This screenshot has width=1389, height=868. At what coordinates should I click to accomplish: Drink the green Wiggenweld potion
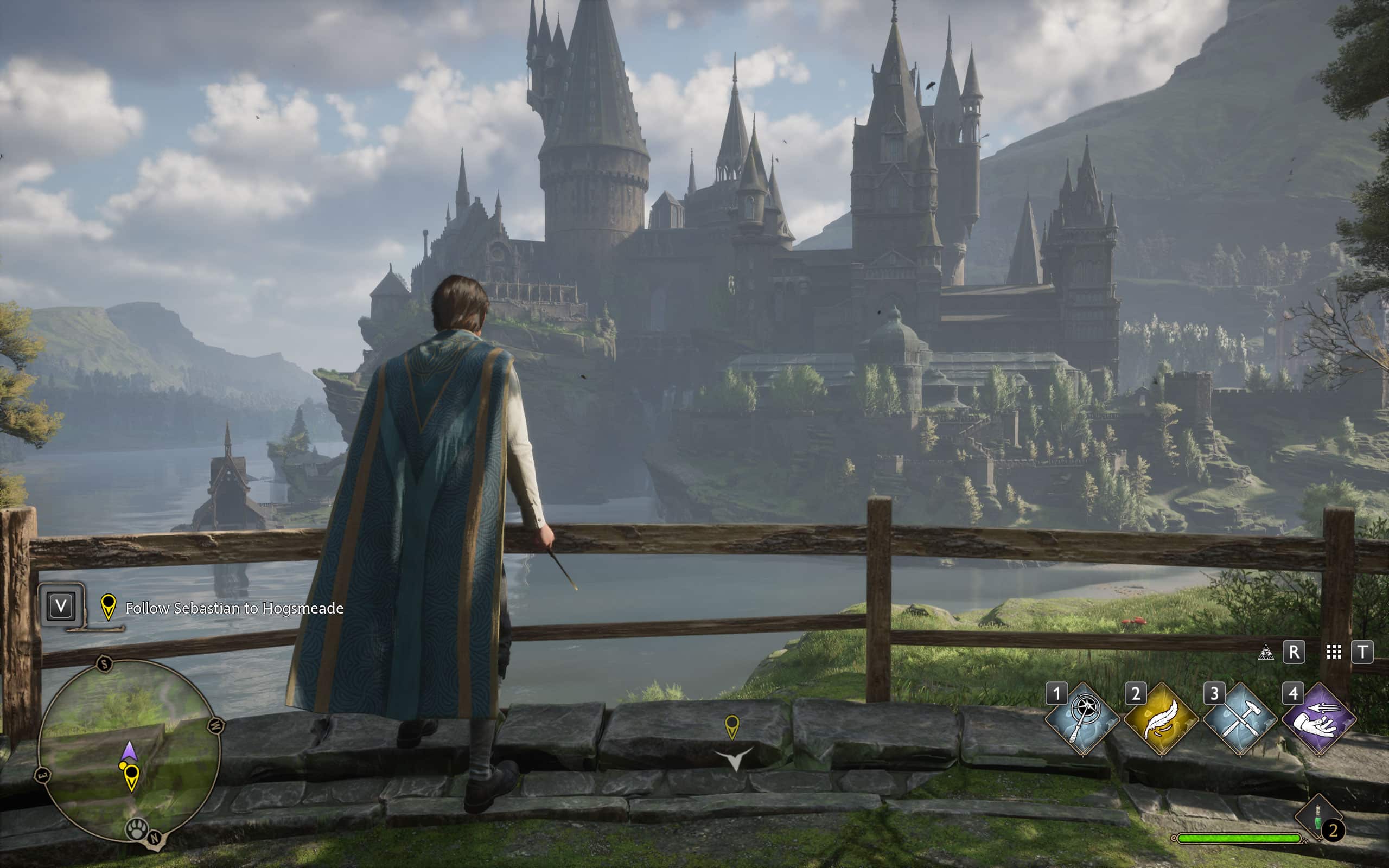click(x=1318, y=816)
